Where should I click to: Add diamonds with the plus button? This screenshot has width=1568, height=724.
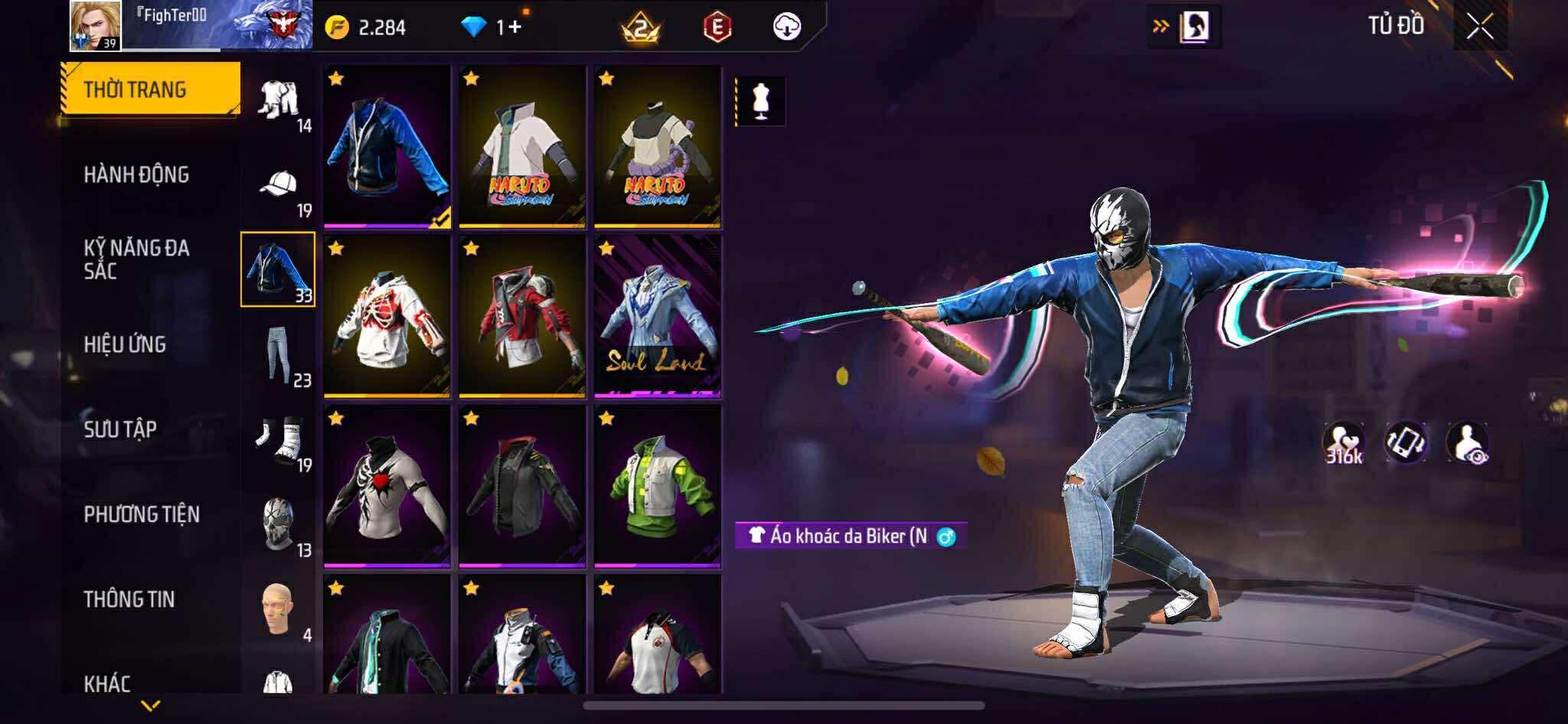point(514,28)
